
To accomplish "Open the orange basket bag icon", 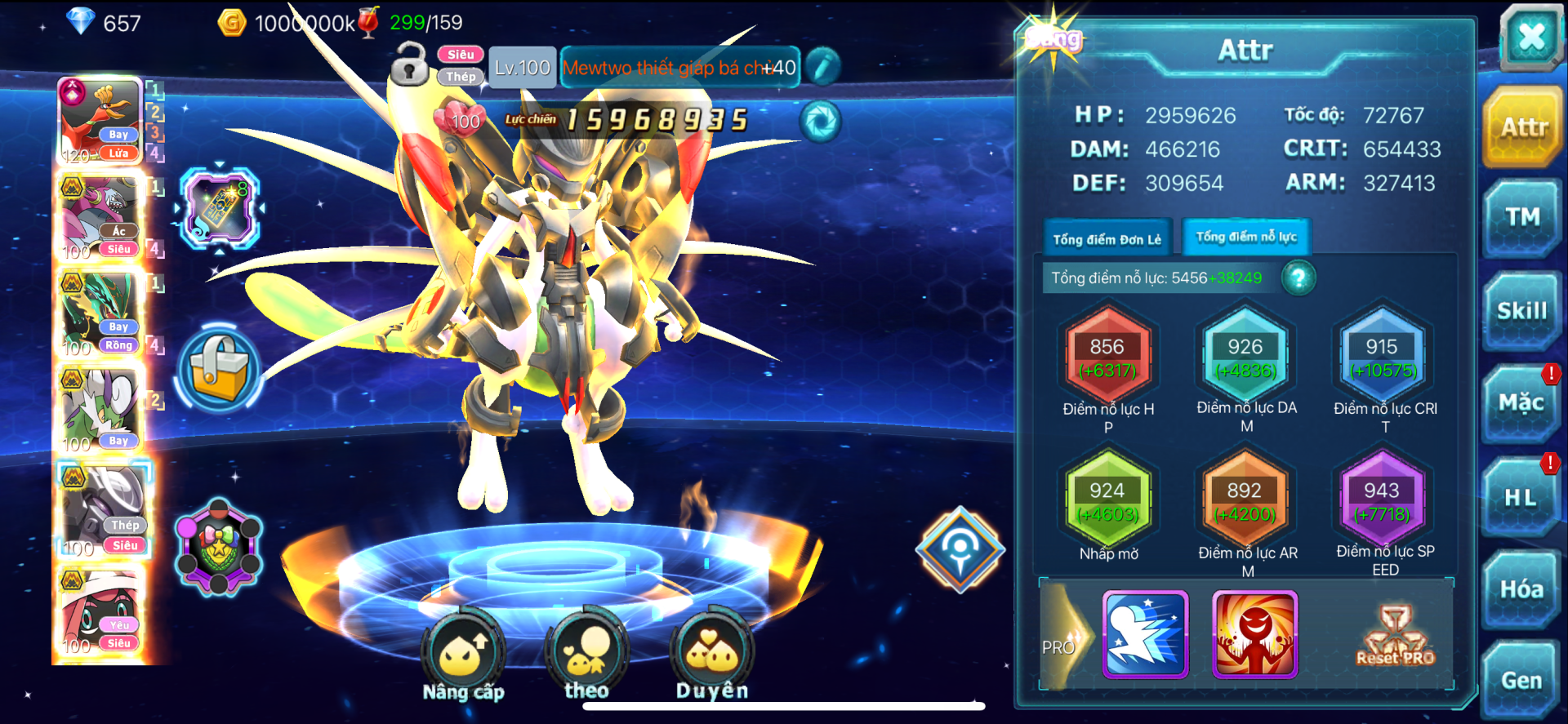I will (x=218, y=369).
